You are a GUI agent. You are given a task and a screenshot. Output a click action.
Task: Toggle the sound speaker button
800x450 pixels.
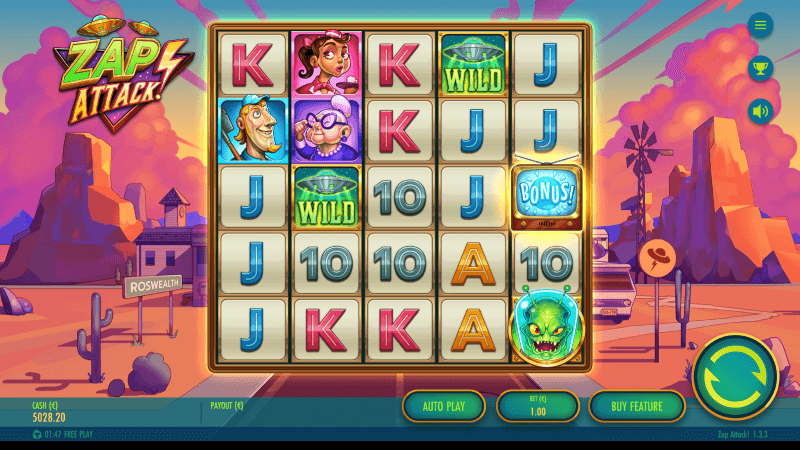pyautogui.click(x=761, y=111)
